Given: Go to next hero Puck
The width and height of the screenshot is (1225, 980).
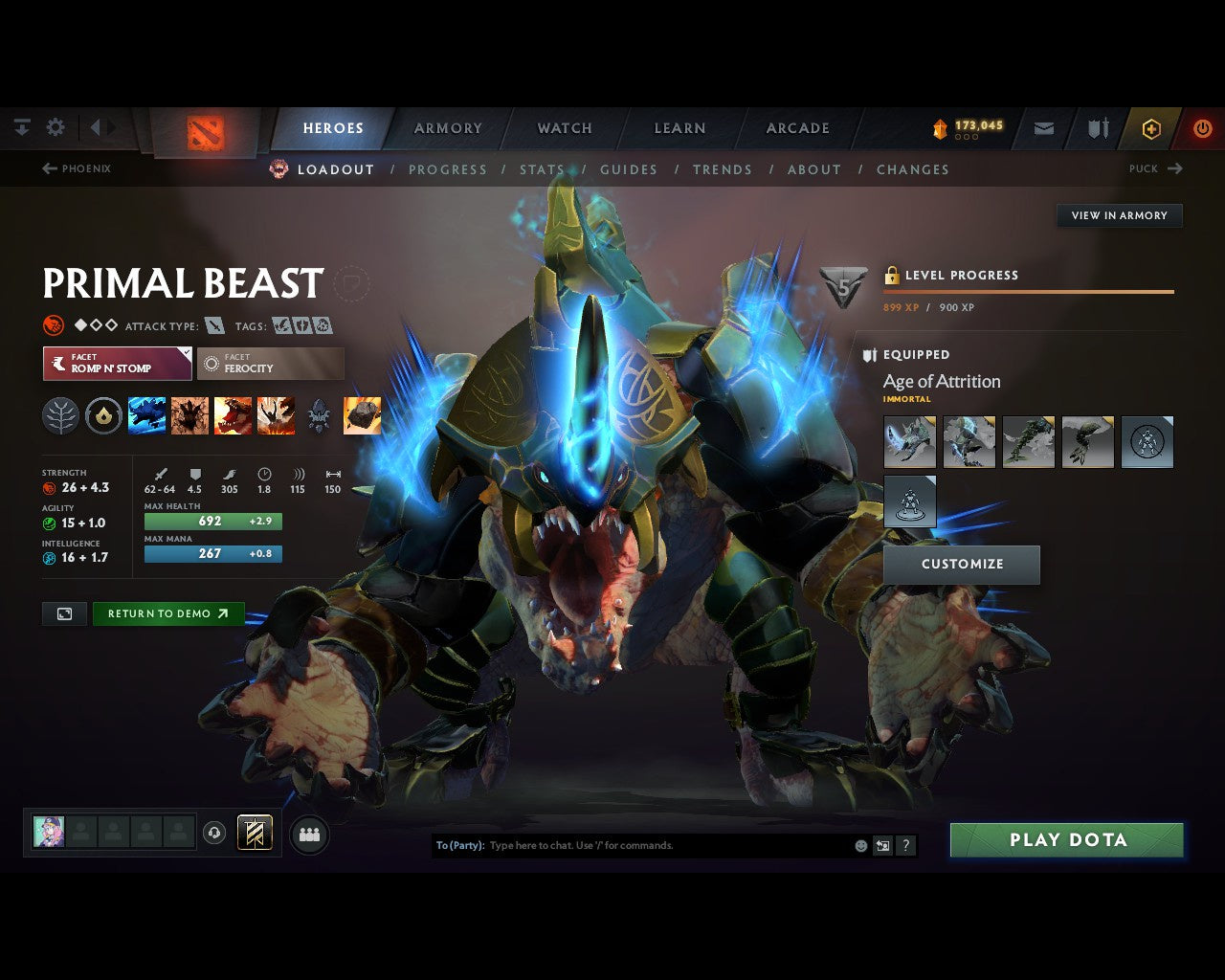Looking at the screenshot, I should pos(1155,168).
